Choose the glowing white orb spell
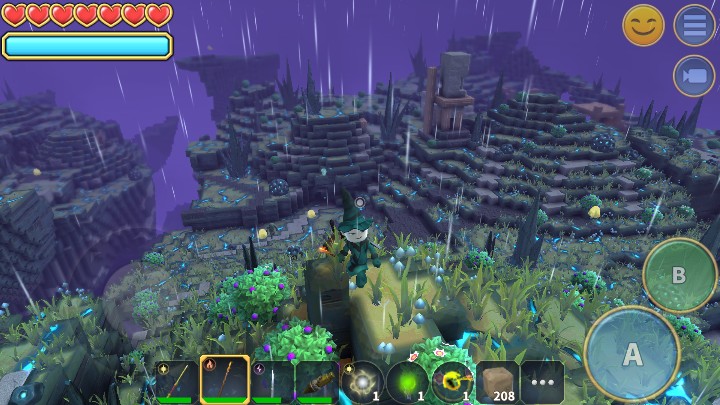Screen dimensions: 720x405 click(x=362, y=382)
